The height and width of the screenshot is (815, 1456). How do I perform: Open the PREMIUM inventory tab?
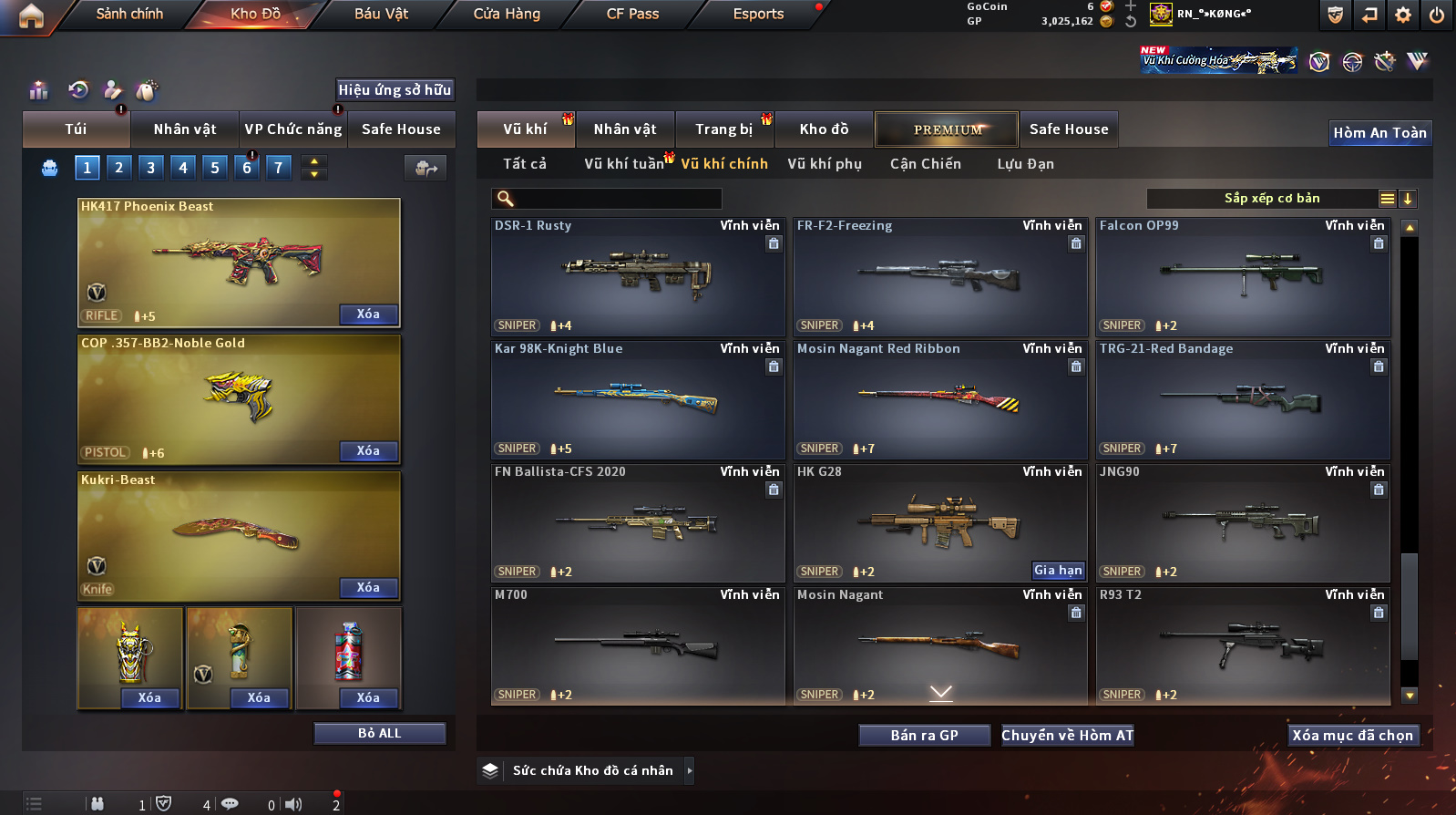[x=948, y=129]
